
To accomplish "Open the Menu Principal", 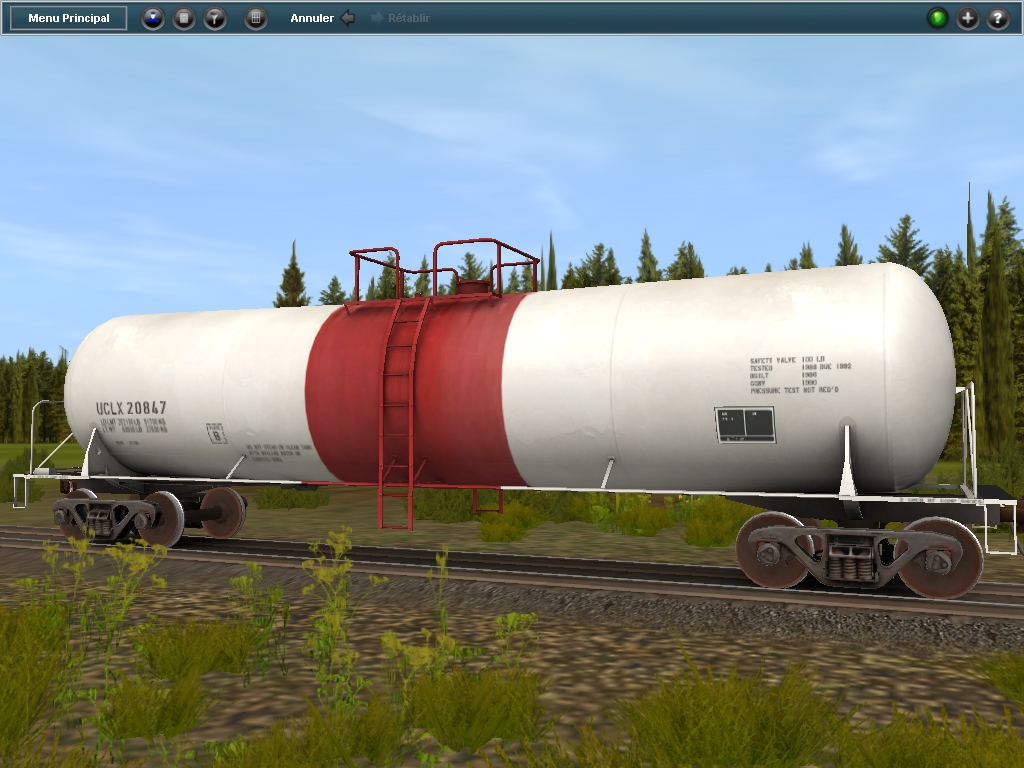I will (69, 18).
